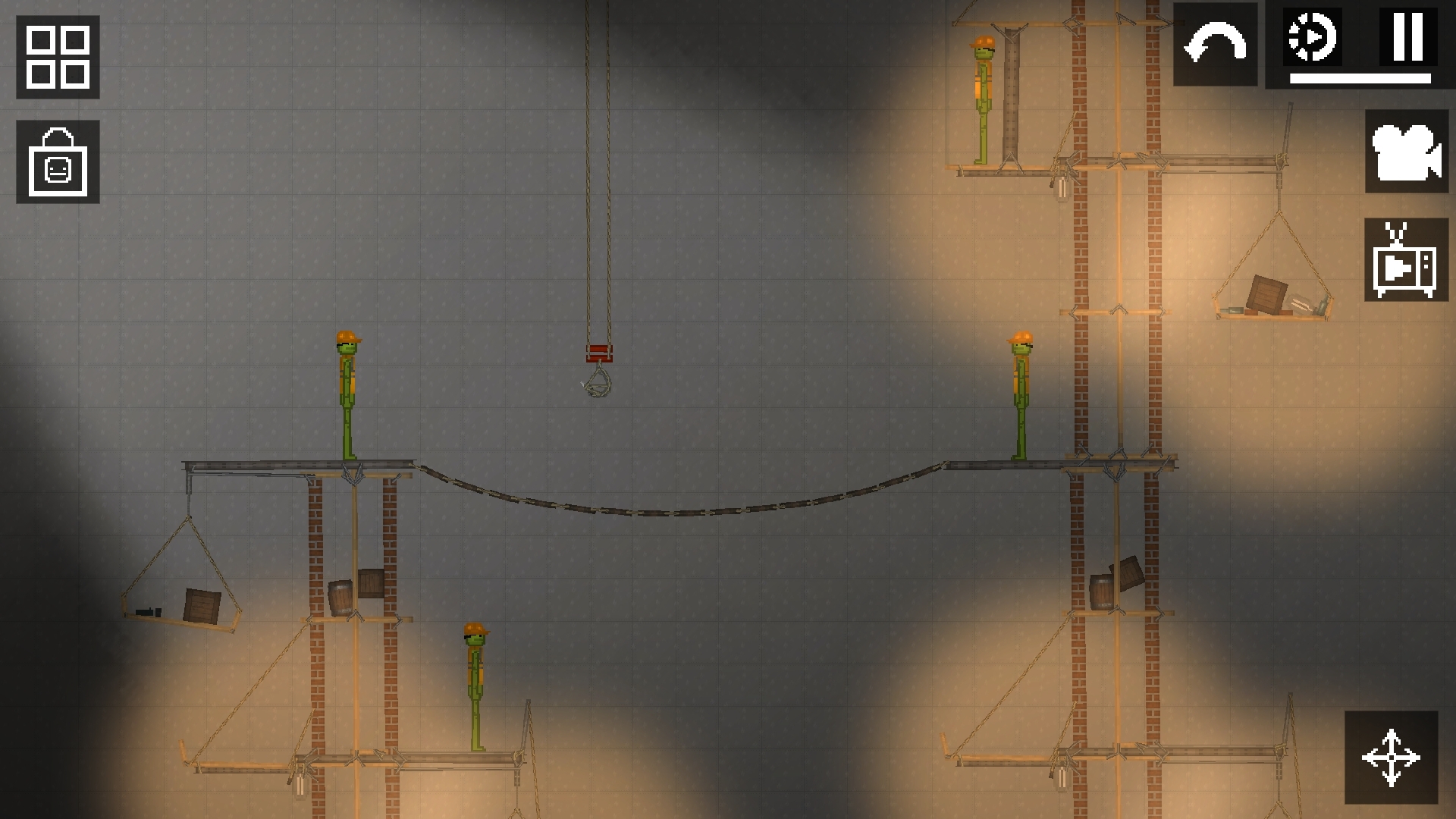Open the saved items backpack

pos(58,161)
